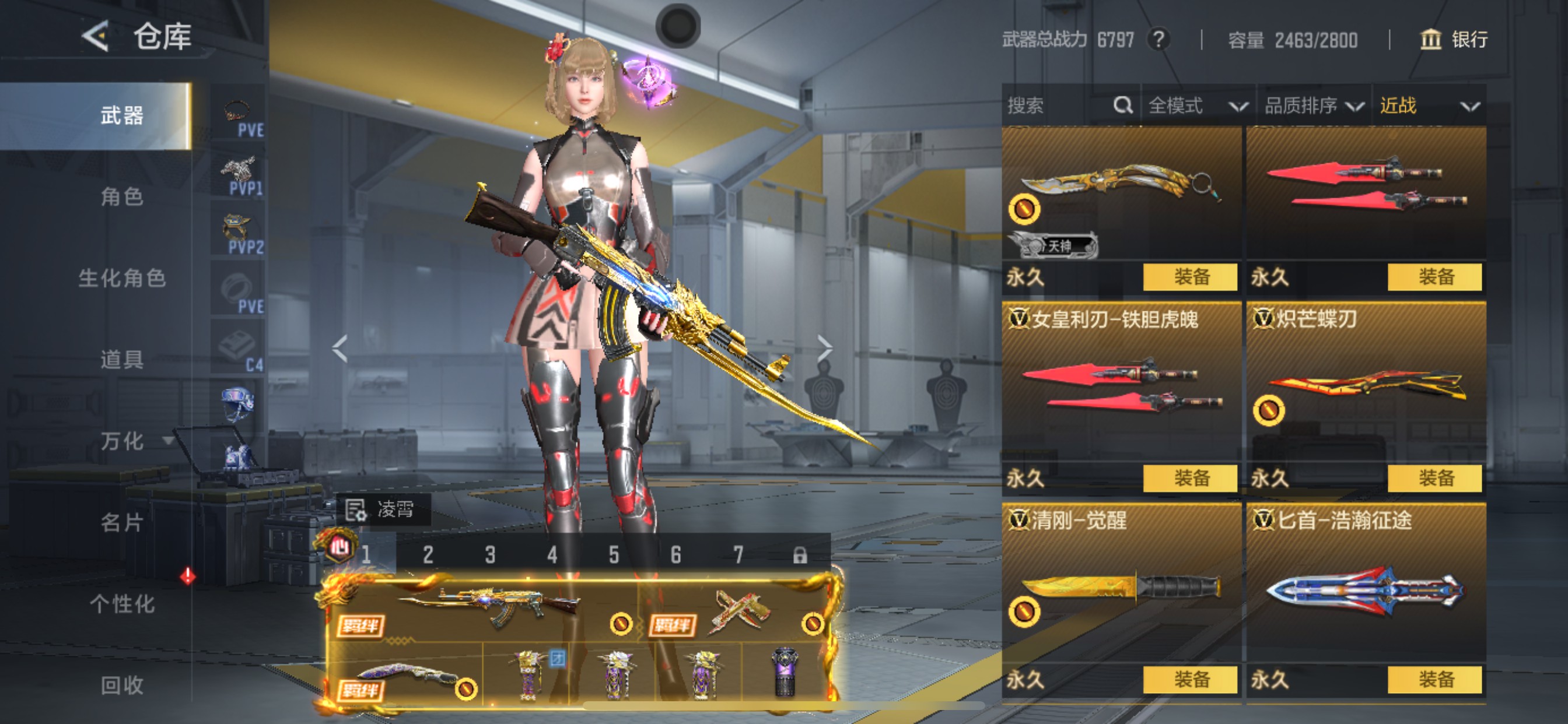Switch to the 个性化 category
The height and width of the screenshot is (724, 1568).
122,603
